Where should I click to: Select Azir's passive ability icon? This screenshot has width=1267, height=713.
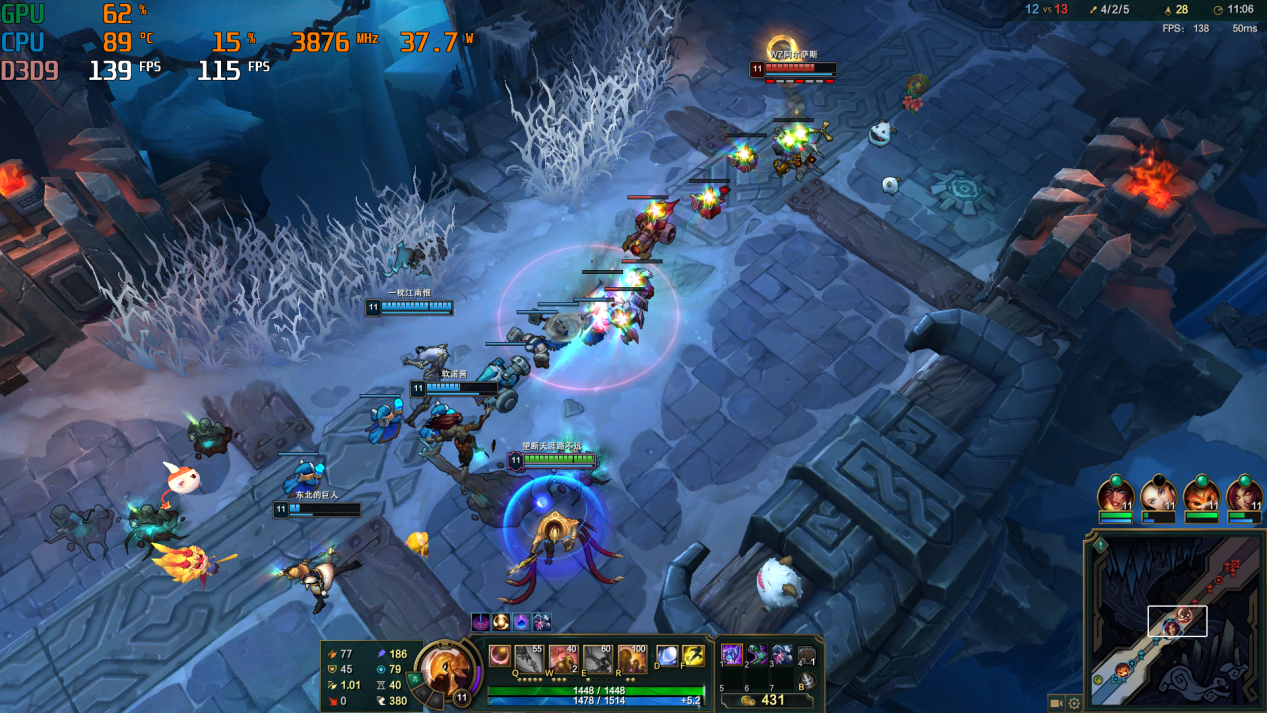pos(500,656)
